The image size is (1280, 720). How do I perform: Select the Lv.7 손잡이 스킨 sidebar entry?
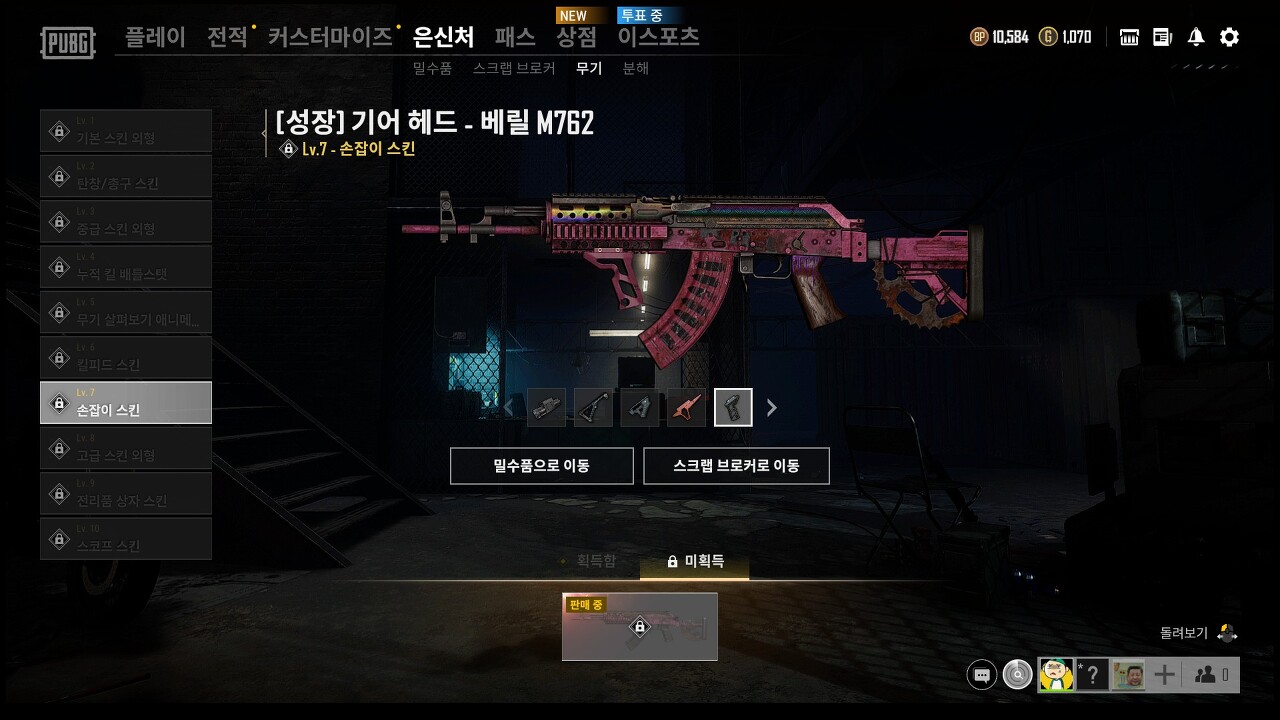click(x=126, y=402)
